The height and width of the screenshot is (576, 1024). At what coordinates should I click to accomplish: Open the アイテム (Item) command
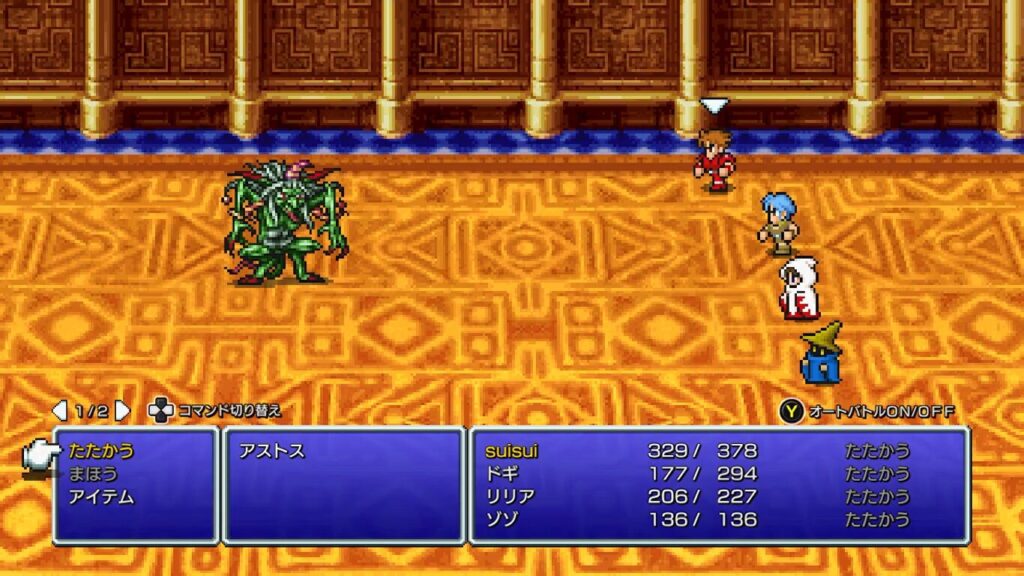101,497
